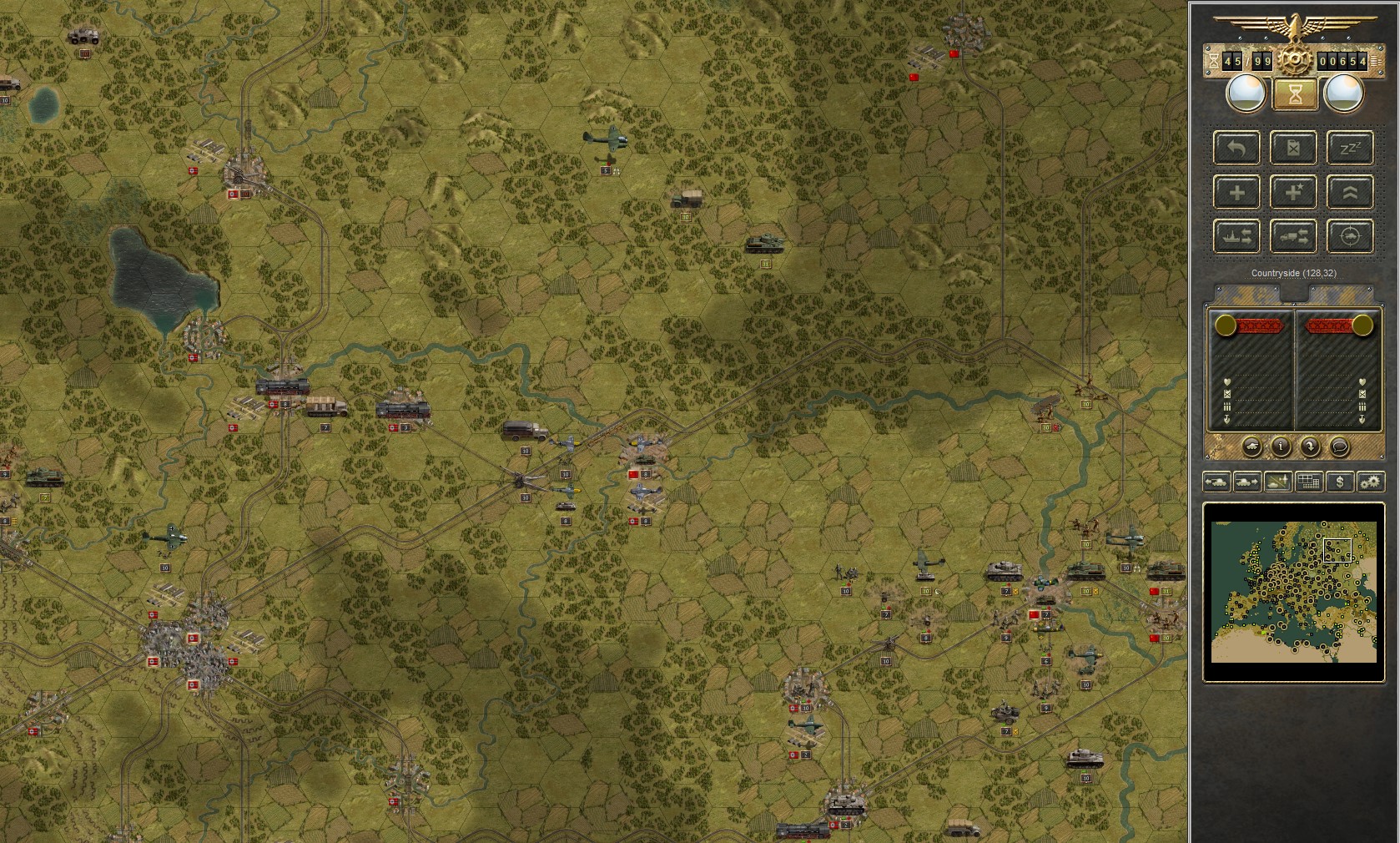Request elite replacements for the unit

1294,192
